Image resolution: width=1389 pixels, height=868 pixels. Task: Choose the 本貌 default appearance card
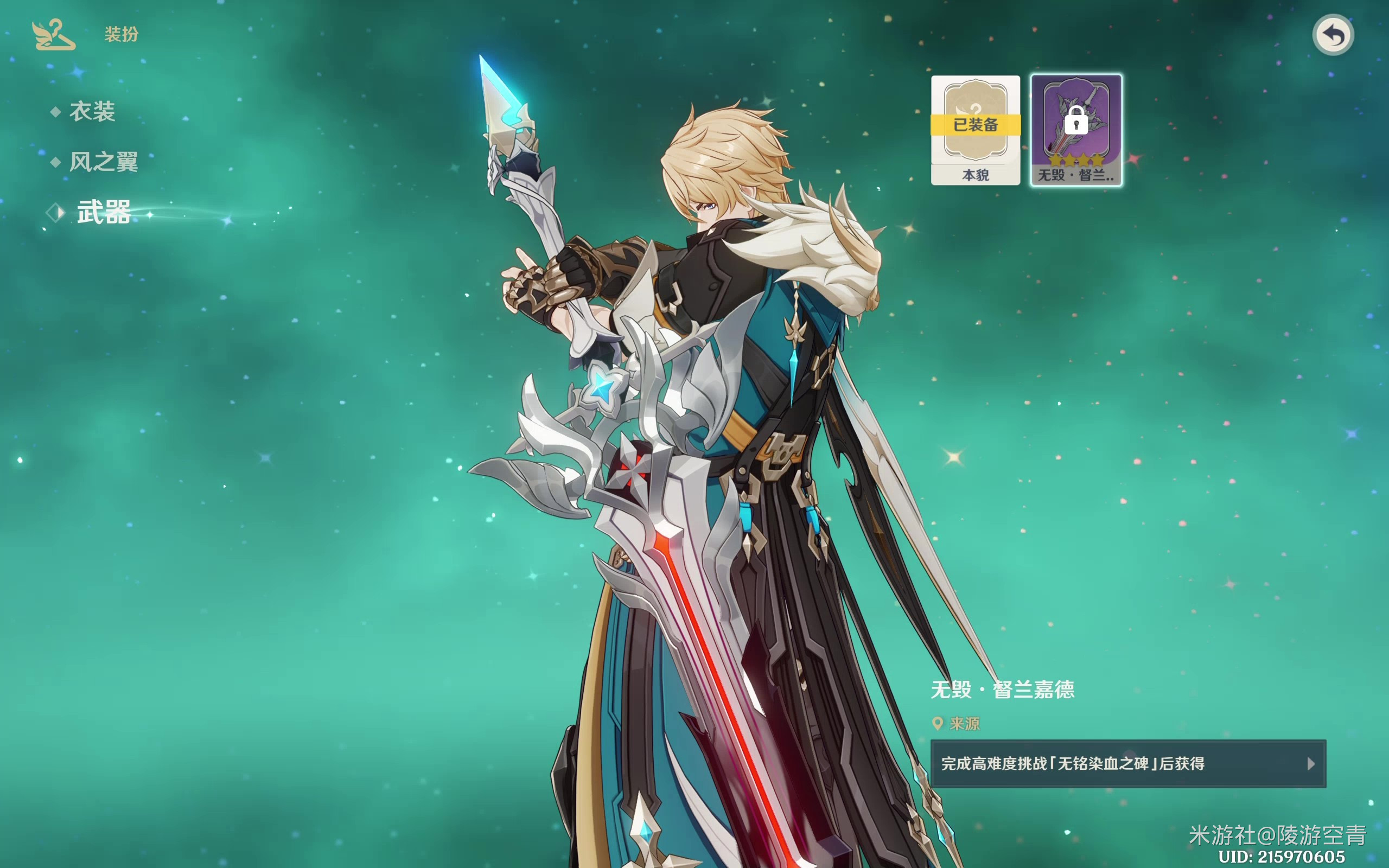point(975,130)
